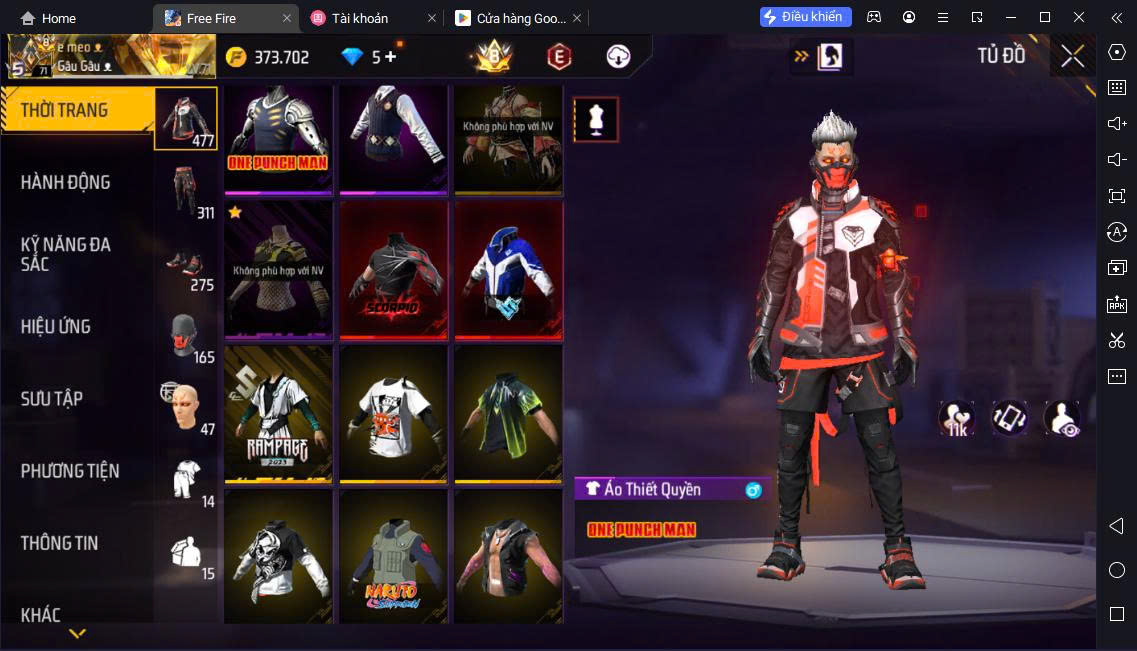Add diamonds with the plus button
The width and height of the screenshot is (1137, 651).
pyautogui.click(x=391, y=57)
